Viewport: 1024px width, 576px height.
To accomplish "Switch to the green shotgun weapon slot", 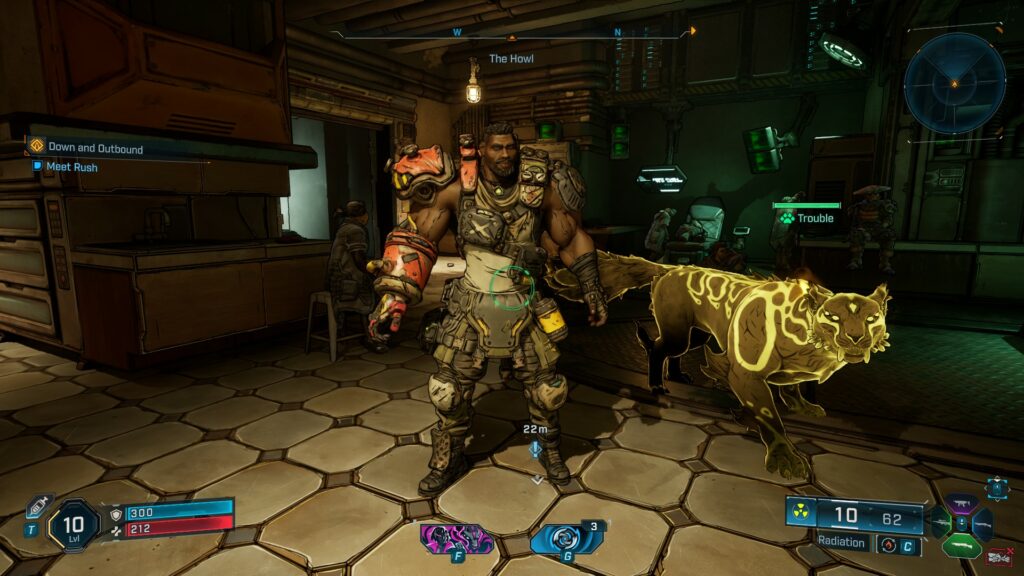I will coord(962,546).
